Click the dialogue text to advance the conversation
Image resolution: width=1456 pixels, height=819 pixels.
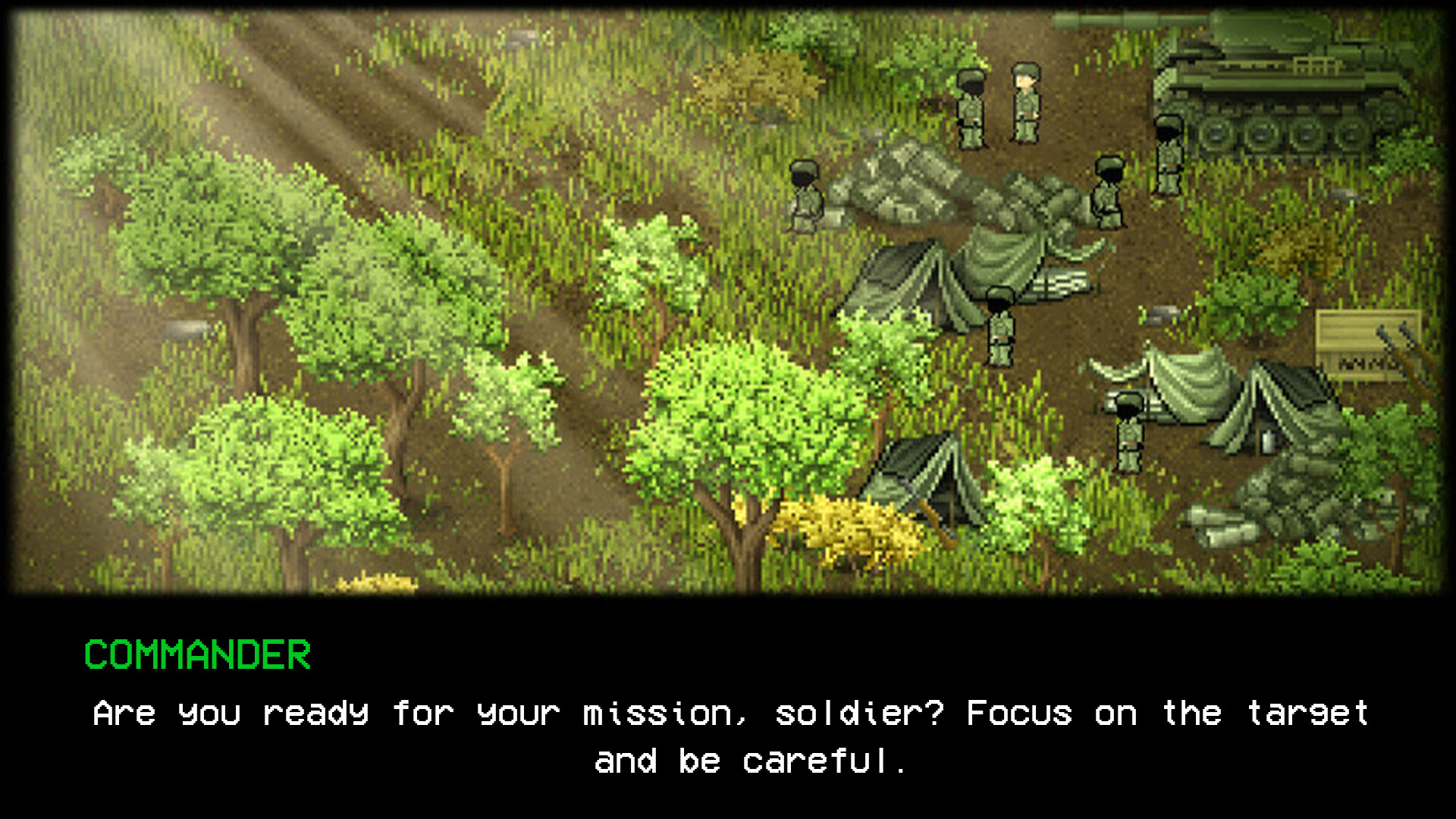pyautogui.click(x=728, y=713)
